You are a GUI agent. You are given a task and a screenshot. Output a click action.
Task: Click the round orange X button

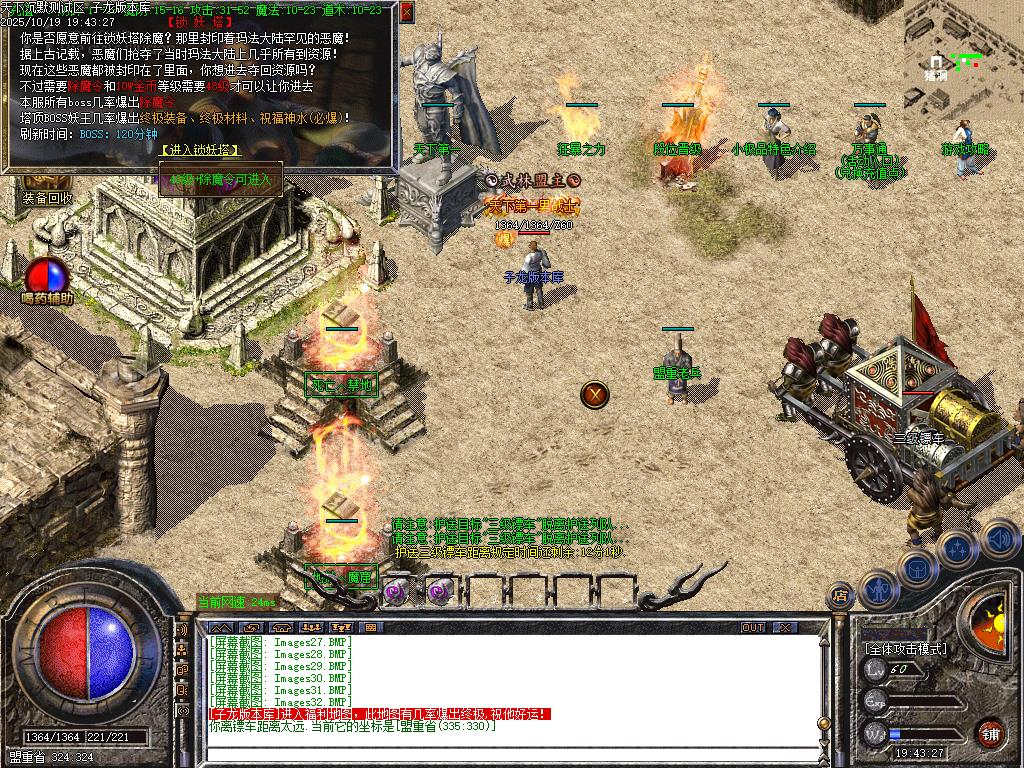595,394
